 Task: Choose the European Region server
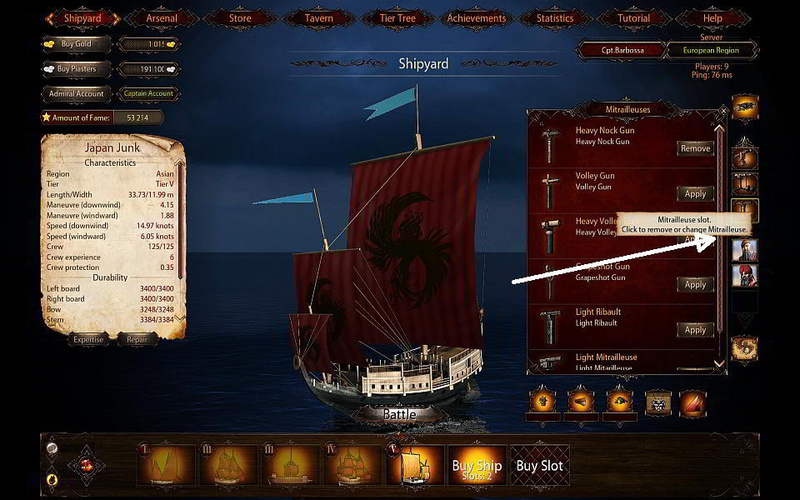709,50
